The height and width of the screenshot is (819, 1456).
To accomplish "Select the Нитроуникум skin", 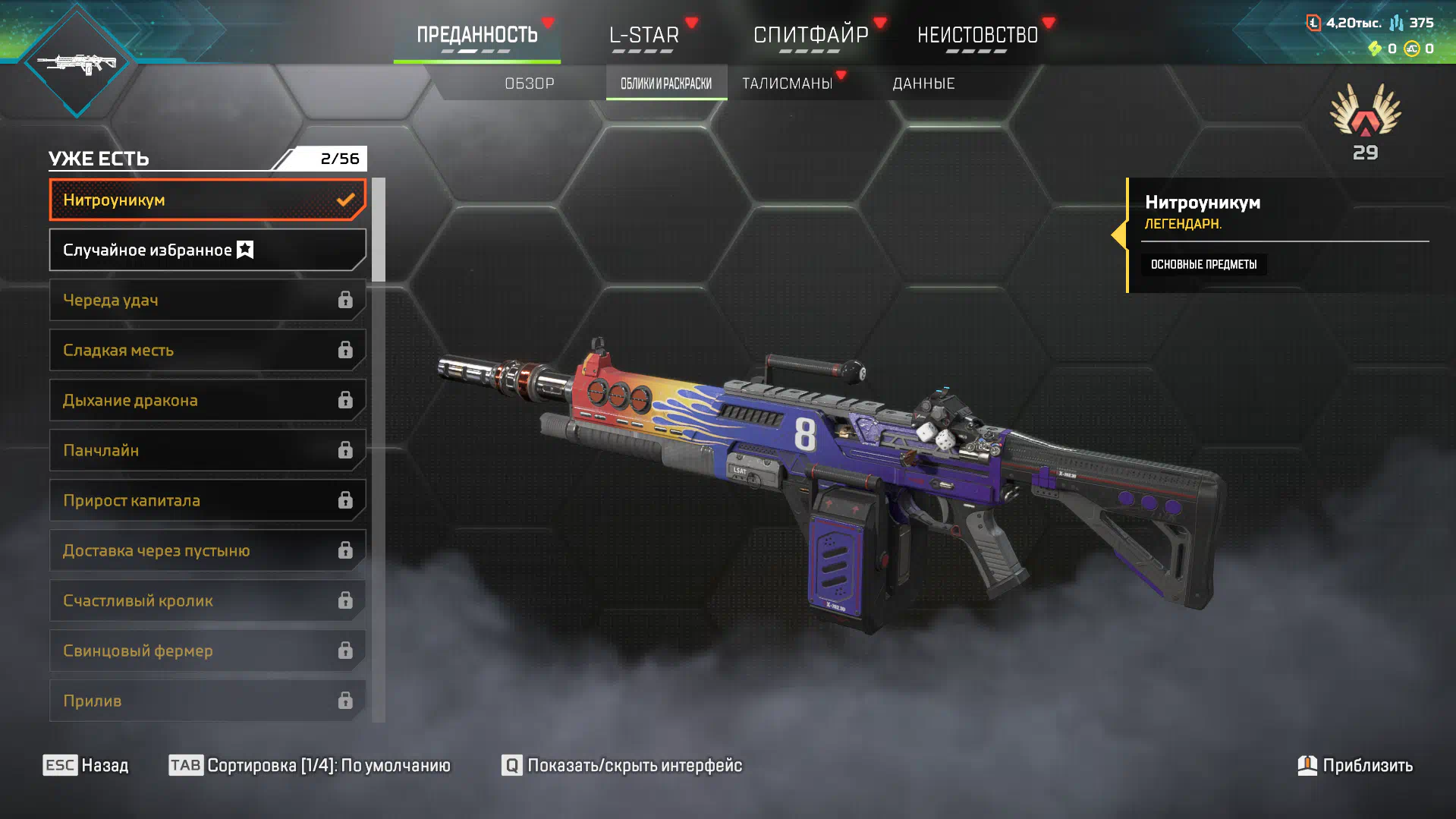I will click(x=207, y=200).
